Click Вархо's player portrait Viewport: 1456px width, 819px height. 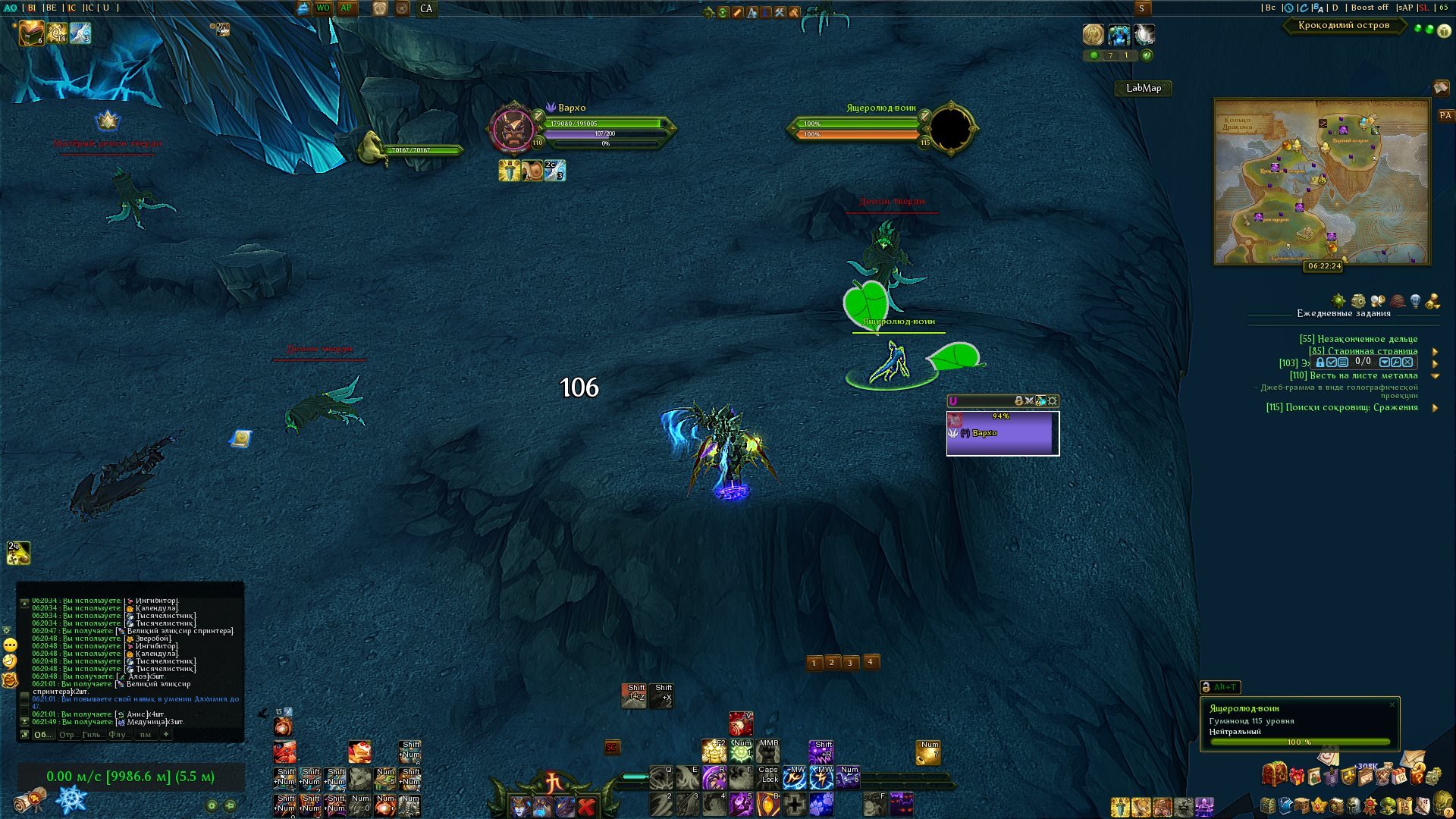[513, 129]
